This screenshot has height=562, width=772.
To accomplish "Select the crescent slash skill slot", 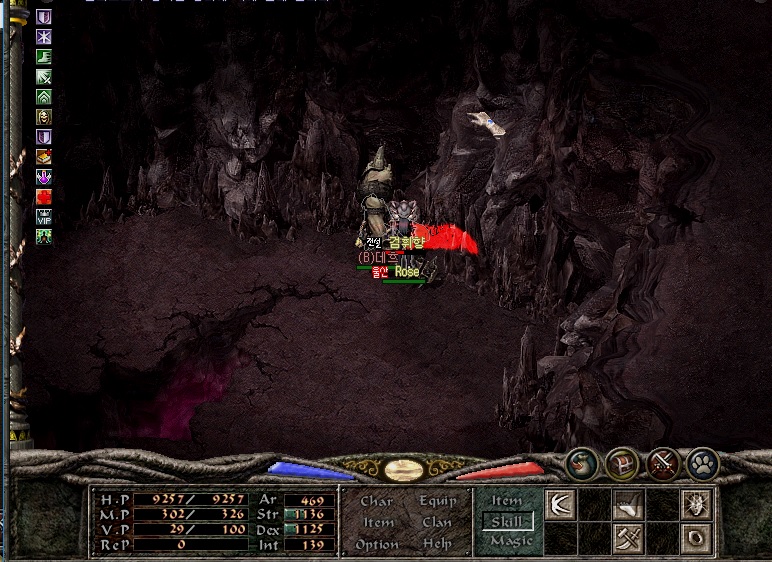I will (x=560, y=505).
